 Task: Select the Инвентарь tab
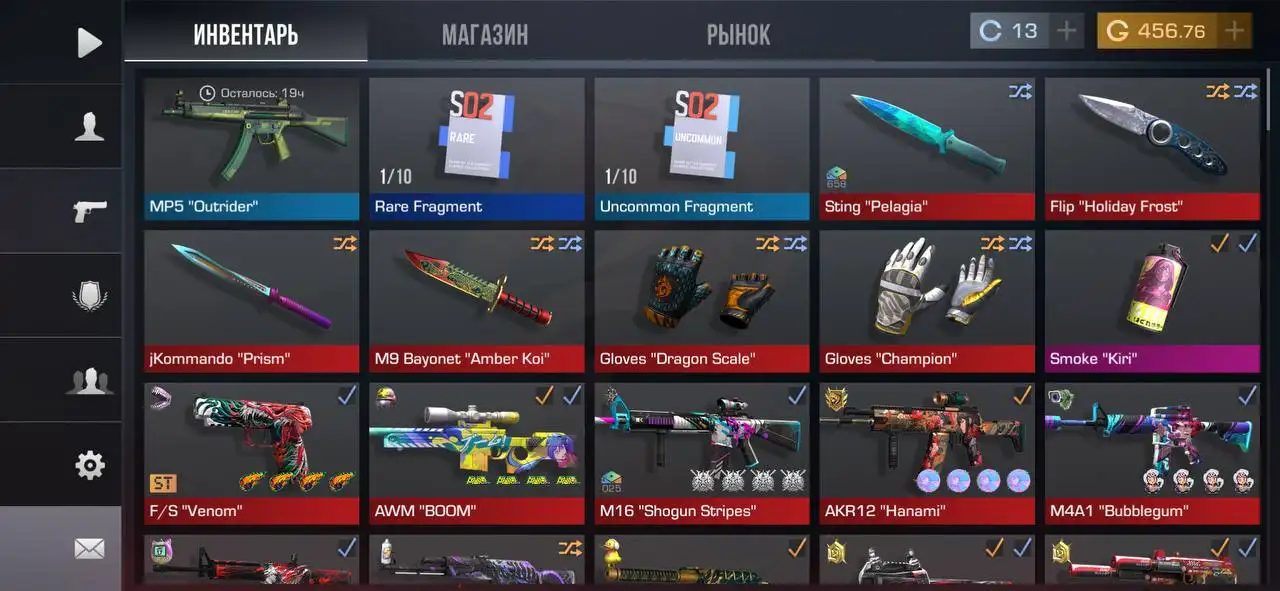pyautogui.click(x=246, y=35)
